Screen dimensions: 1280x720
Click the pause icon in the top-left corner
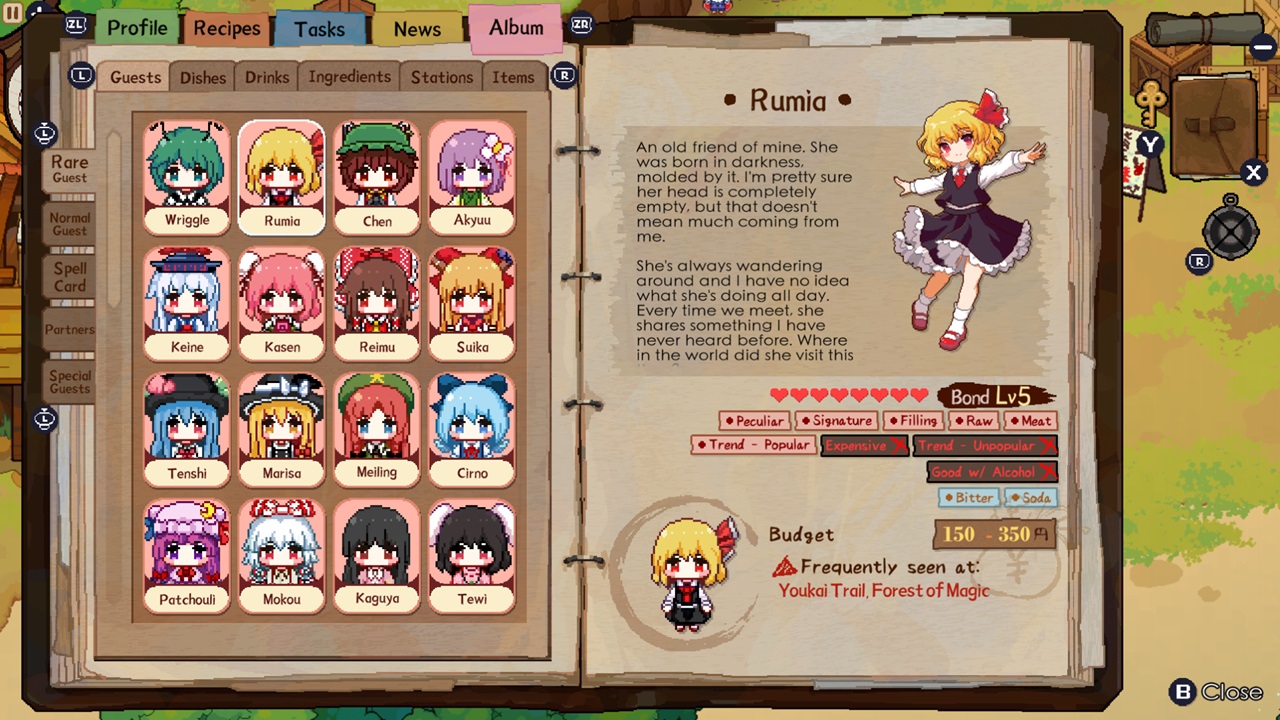[14, 14]
